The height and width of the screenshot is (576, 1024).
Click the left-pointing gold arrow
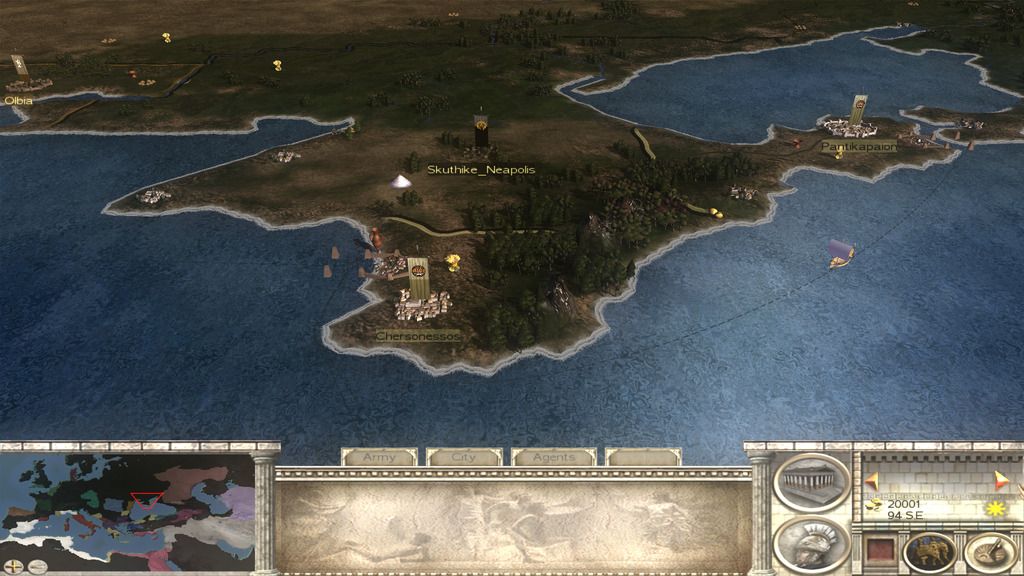coord(871,481)
